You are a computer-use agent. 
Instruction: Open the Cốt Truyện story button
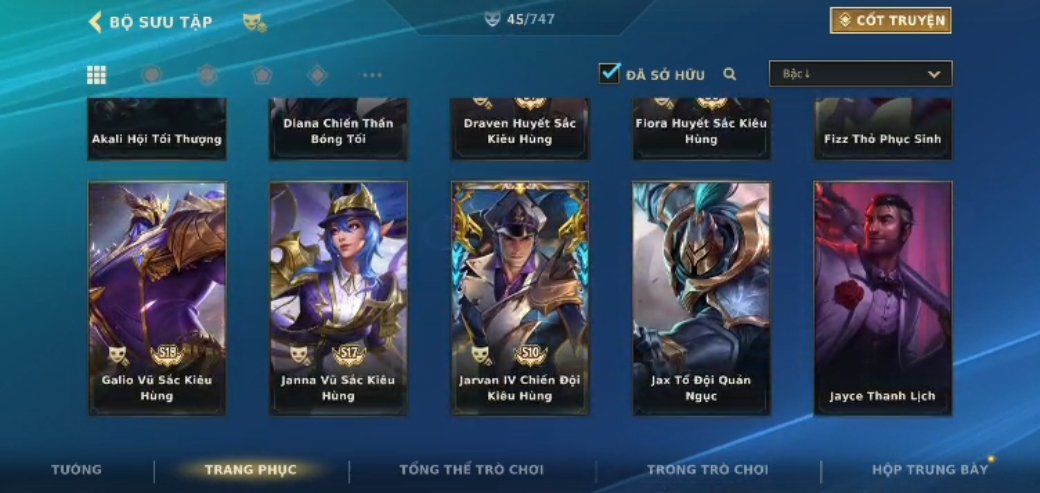890,20
